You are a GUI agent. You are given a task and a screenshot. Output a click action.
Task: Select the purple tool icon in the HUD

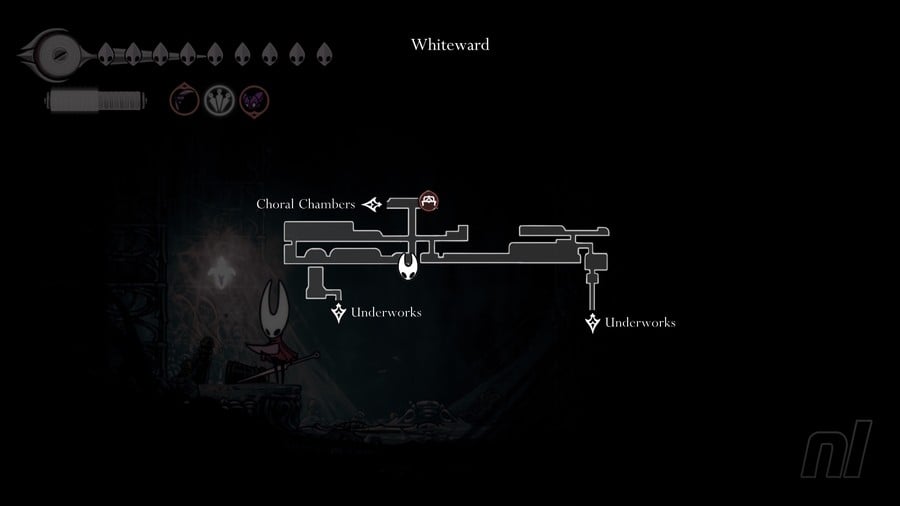[x=253, y=100]
